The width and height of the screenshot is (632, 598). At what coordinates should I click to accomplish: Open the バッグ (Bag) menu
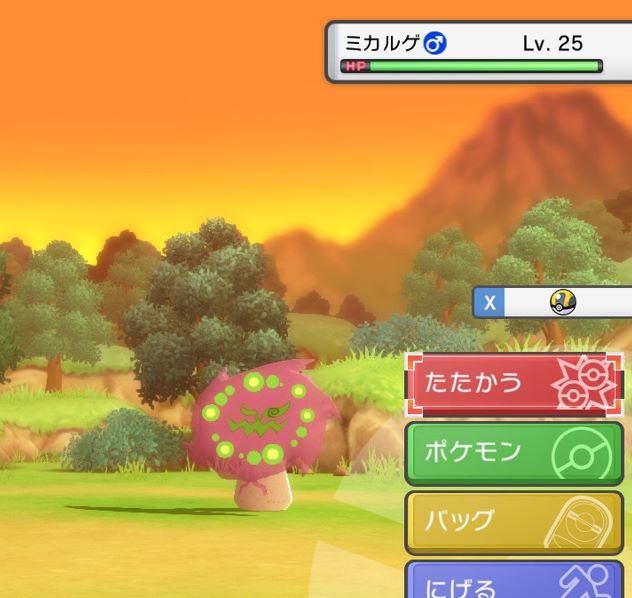tap(514, 521)
